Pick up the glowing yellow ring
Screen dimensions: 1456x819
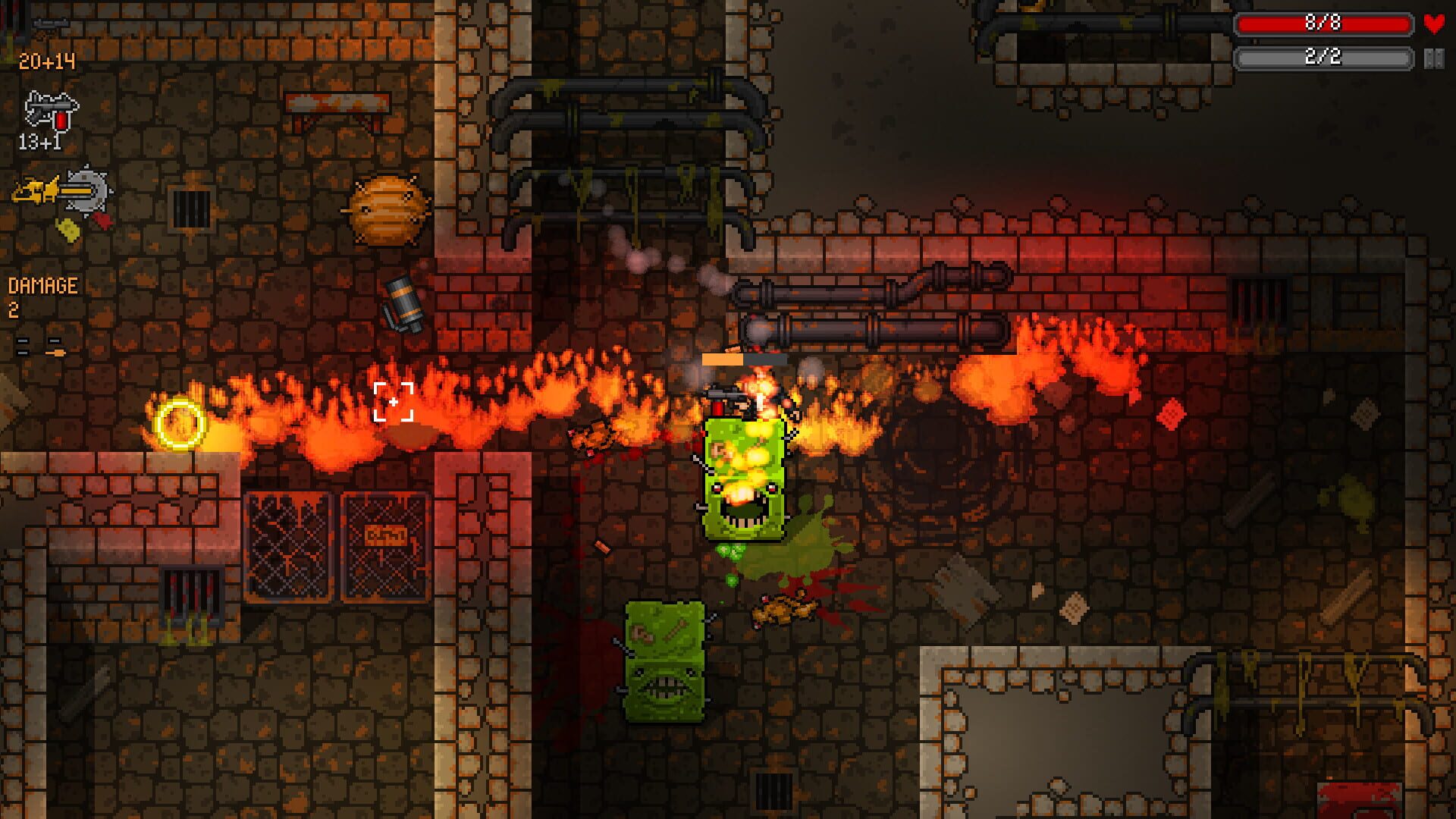179,423
